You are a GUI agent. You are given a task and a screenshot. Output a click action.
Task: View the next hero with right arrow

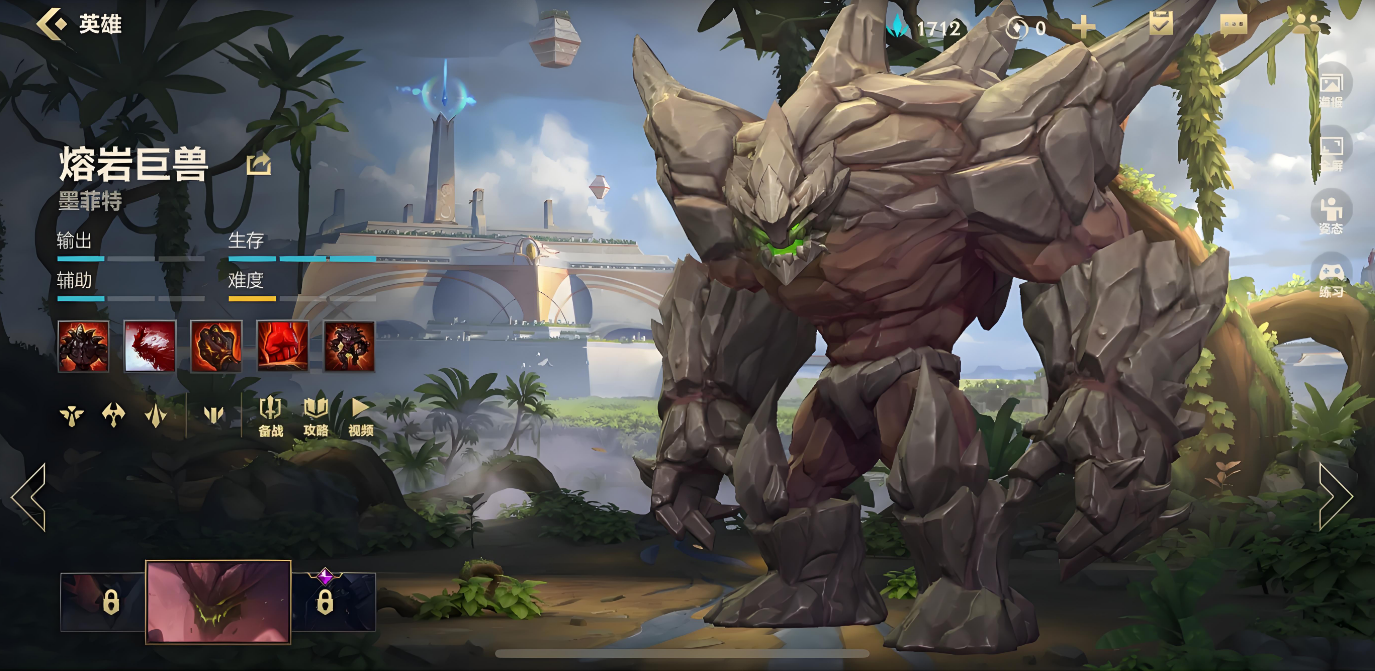[1335, 496]
